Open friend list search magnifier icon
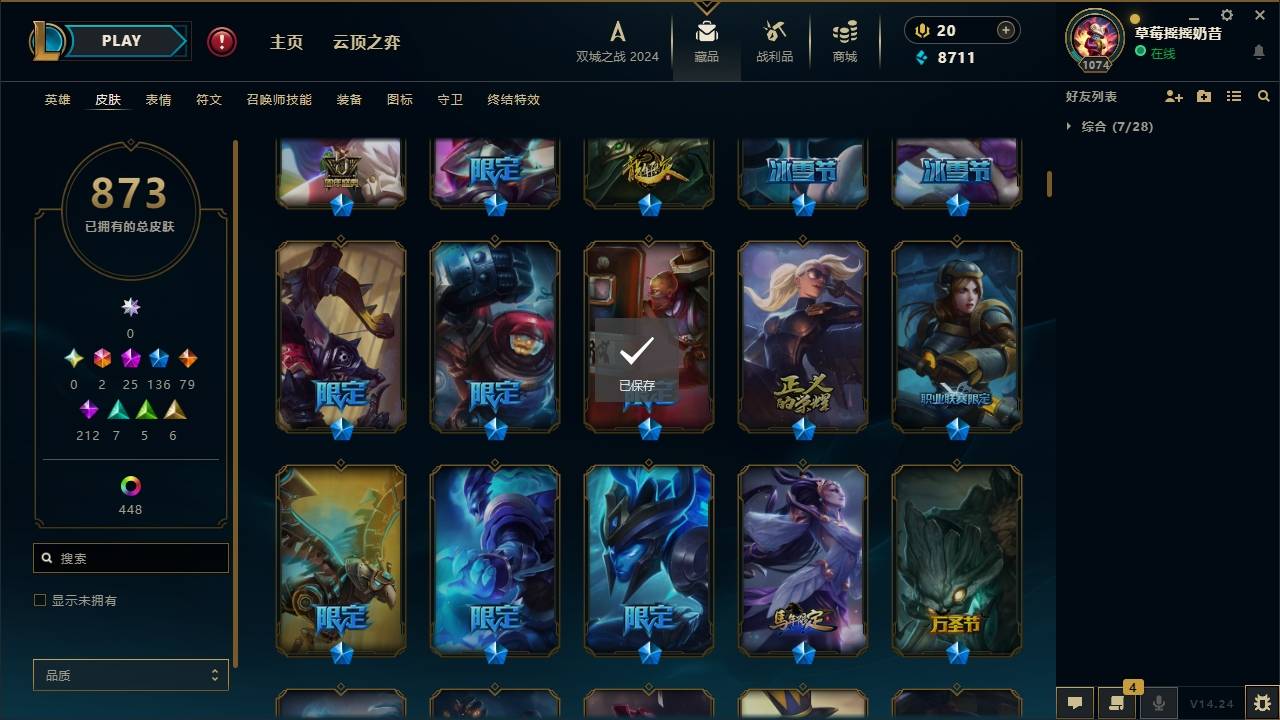This screenshot has width=1280, height=720. pos(1263,96)
